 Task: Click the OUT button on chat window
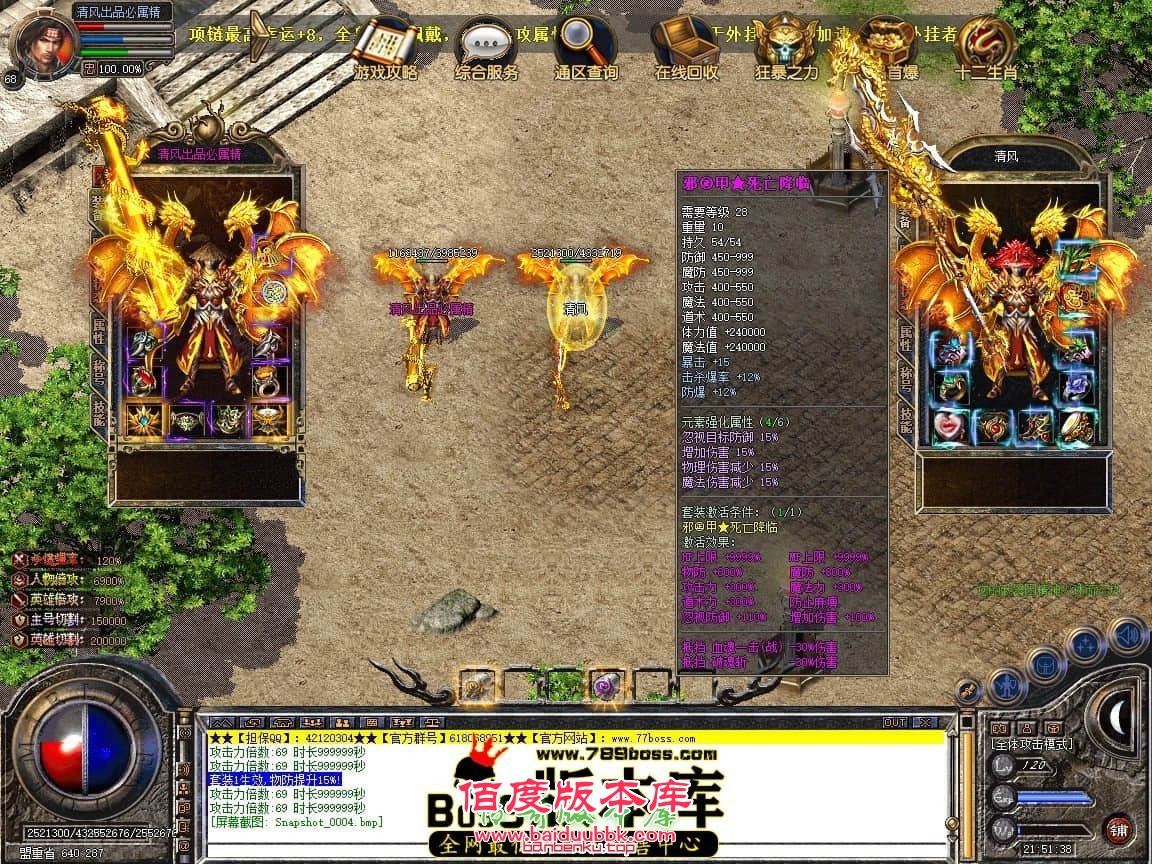(x=894, y=722)
